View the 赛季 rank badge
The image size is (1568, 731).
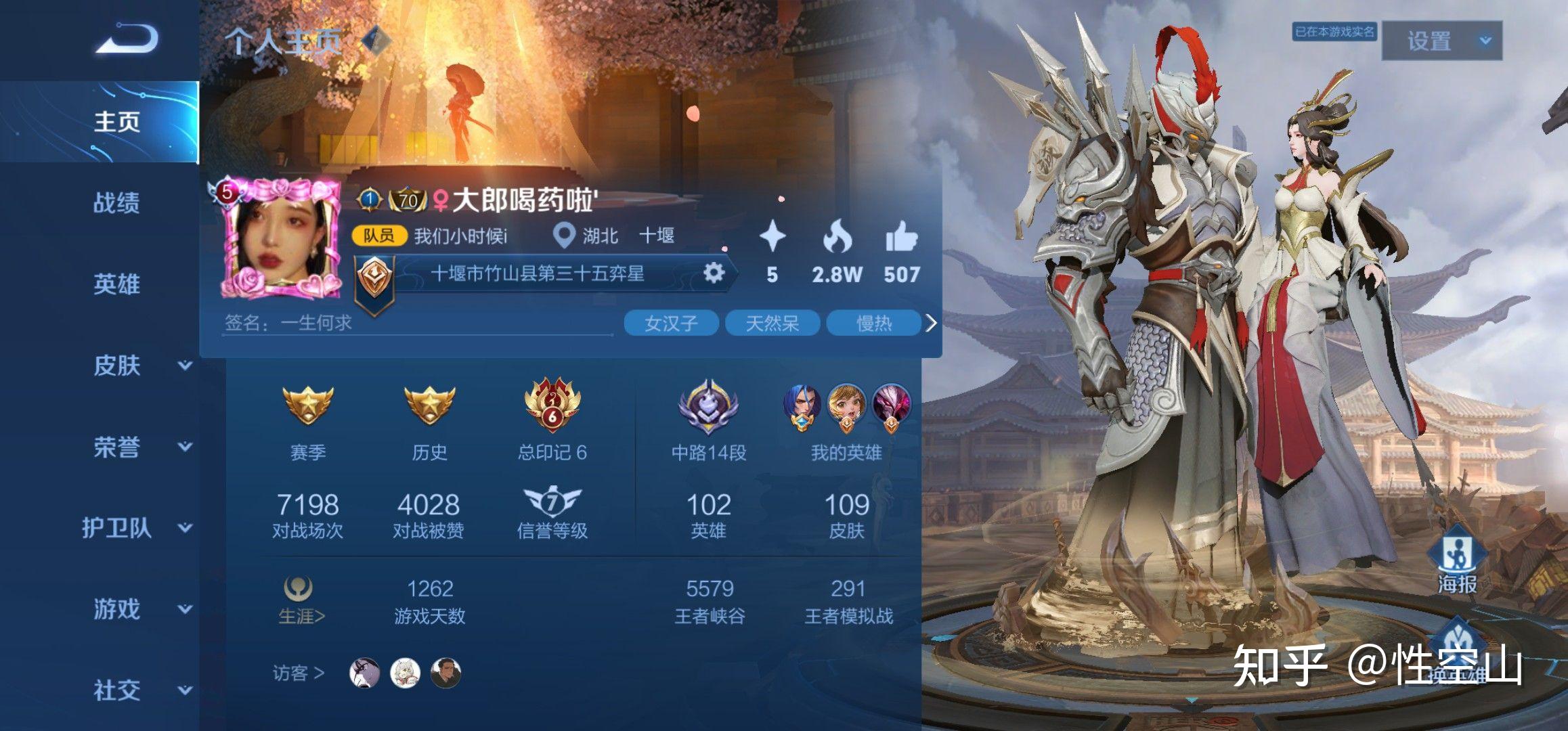(x=307, y=406)
